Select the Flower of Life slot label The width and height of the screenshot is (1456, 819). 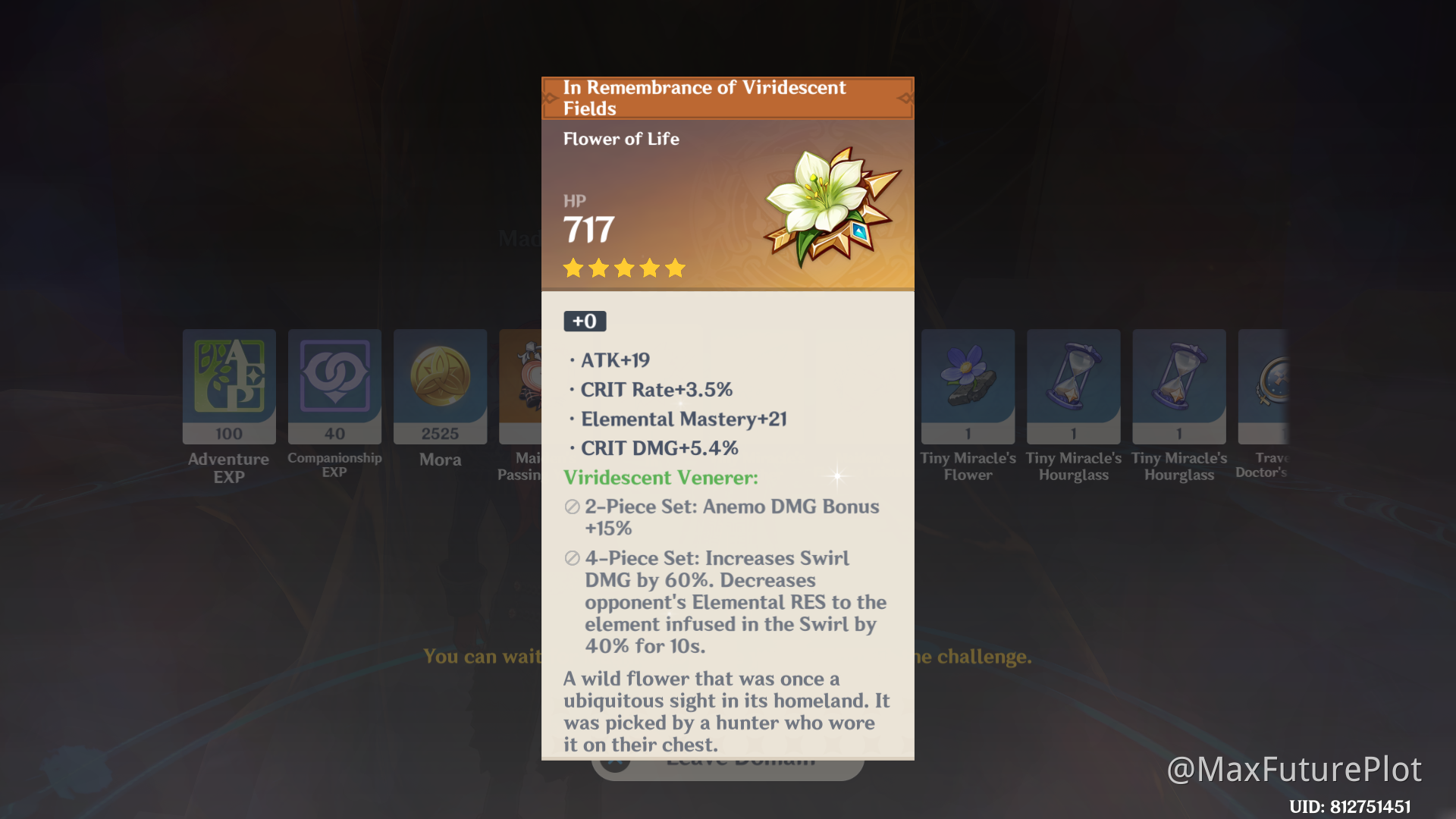click(x=620, y=139)
